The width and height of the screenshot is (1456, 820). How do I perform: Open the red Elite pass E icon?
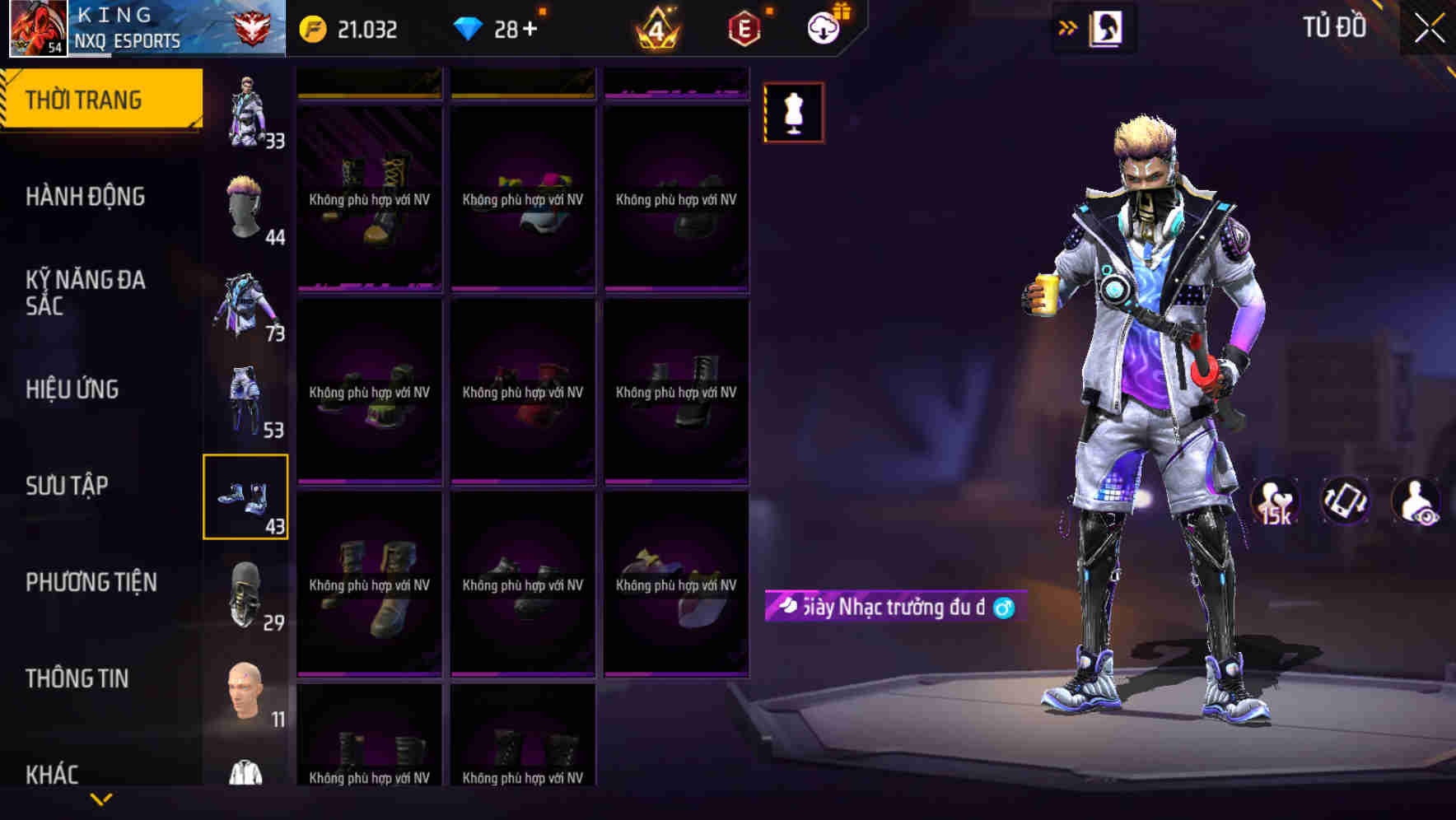tap(744, 27)
